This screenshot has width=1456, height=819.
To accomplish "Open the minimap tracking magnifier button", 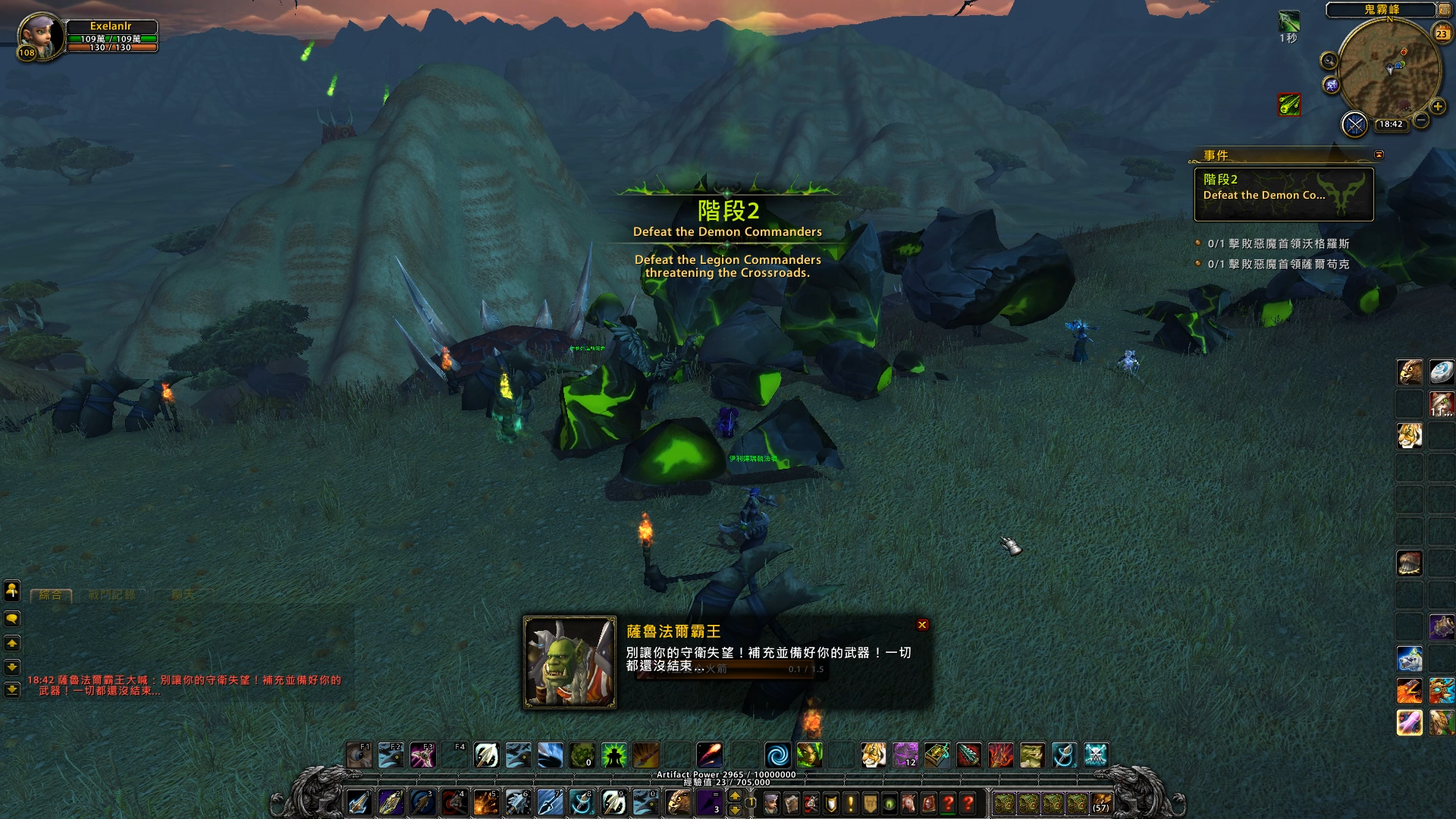I will pos(1329,61).
